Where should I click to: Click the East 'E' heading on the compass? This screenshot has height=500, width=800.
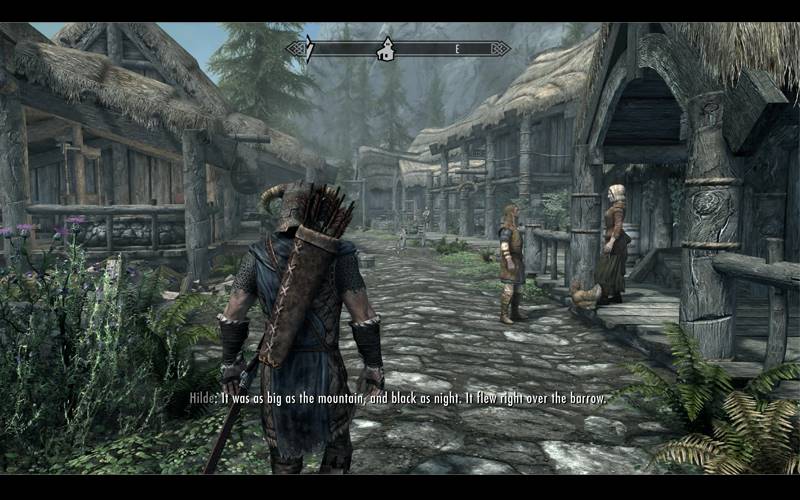click(457, 48)
